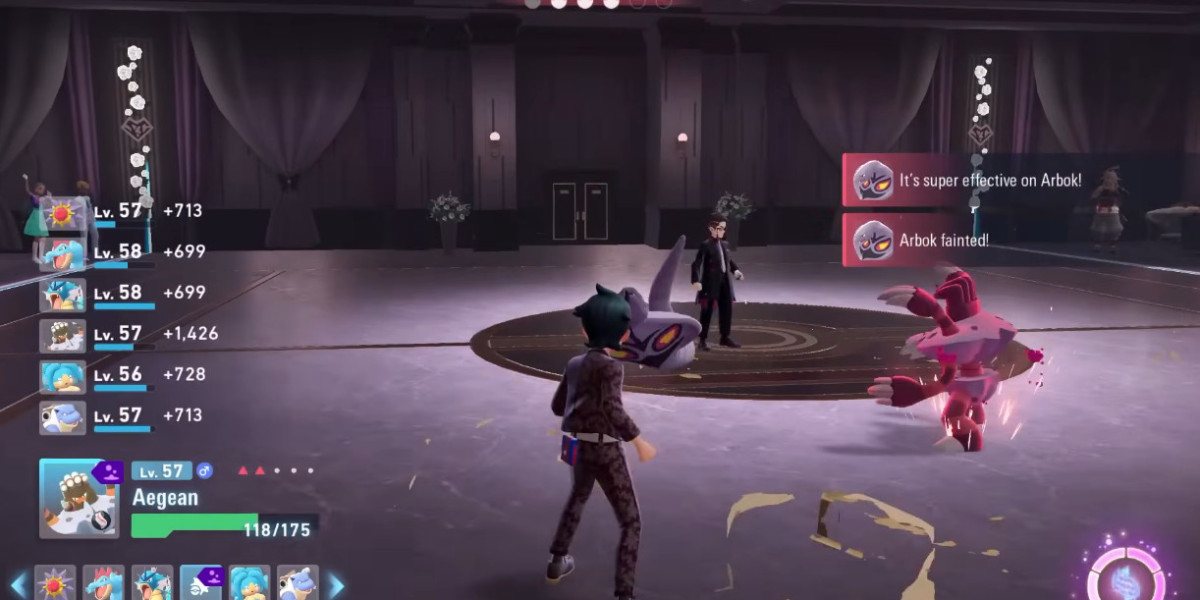1200x600 pixels.
Task: Click the right arrow beside the party bar
Action: coord(336,585)
